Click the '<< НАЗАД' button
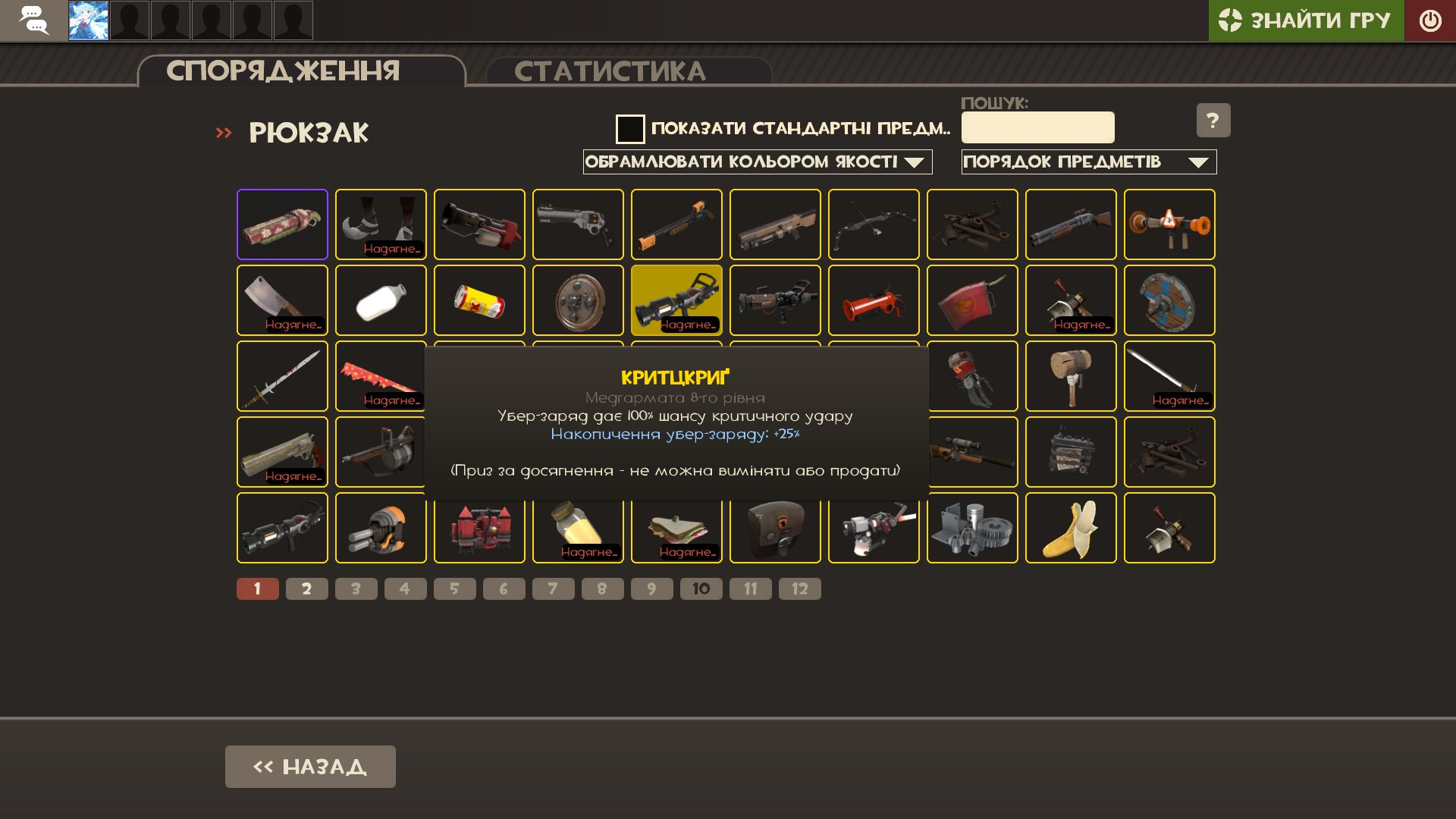Screen dimensions: 1456x819 309,766
